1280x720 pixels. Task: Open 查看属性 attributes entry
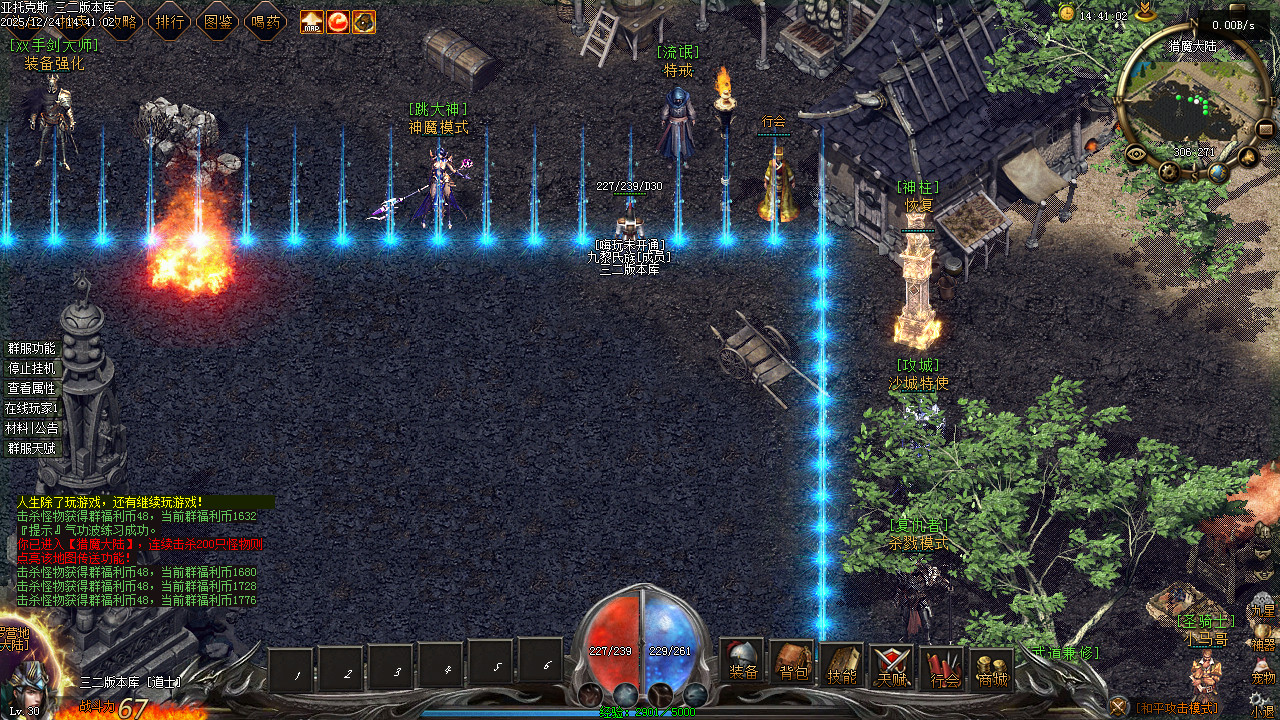tap(32, 388)
